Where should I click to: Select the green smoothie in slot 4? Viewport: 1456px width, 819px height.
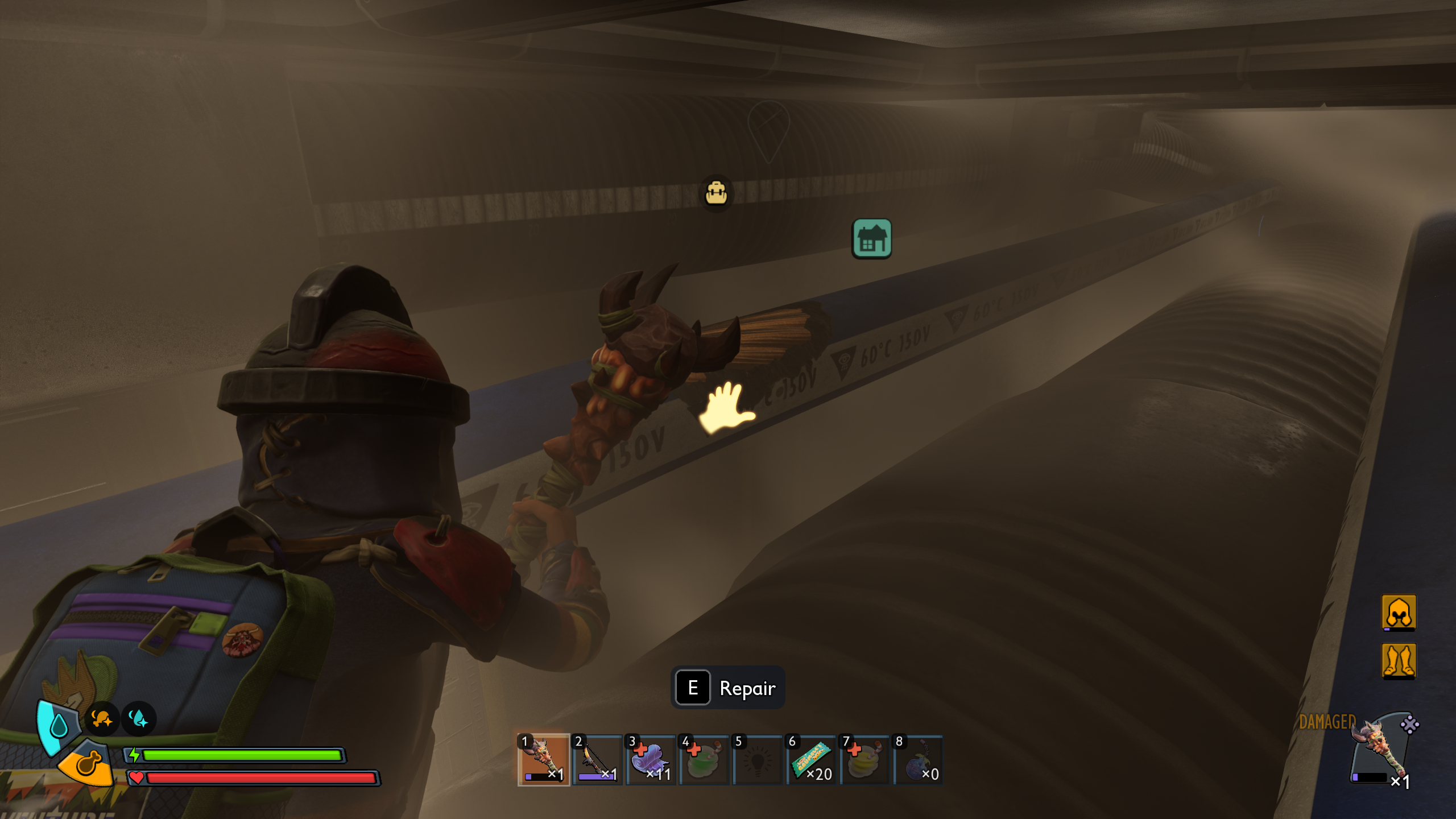click(x=704, y=760)
